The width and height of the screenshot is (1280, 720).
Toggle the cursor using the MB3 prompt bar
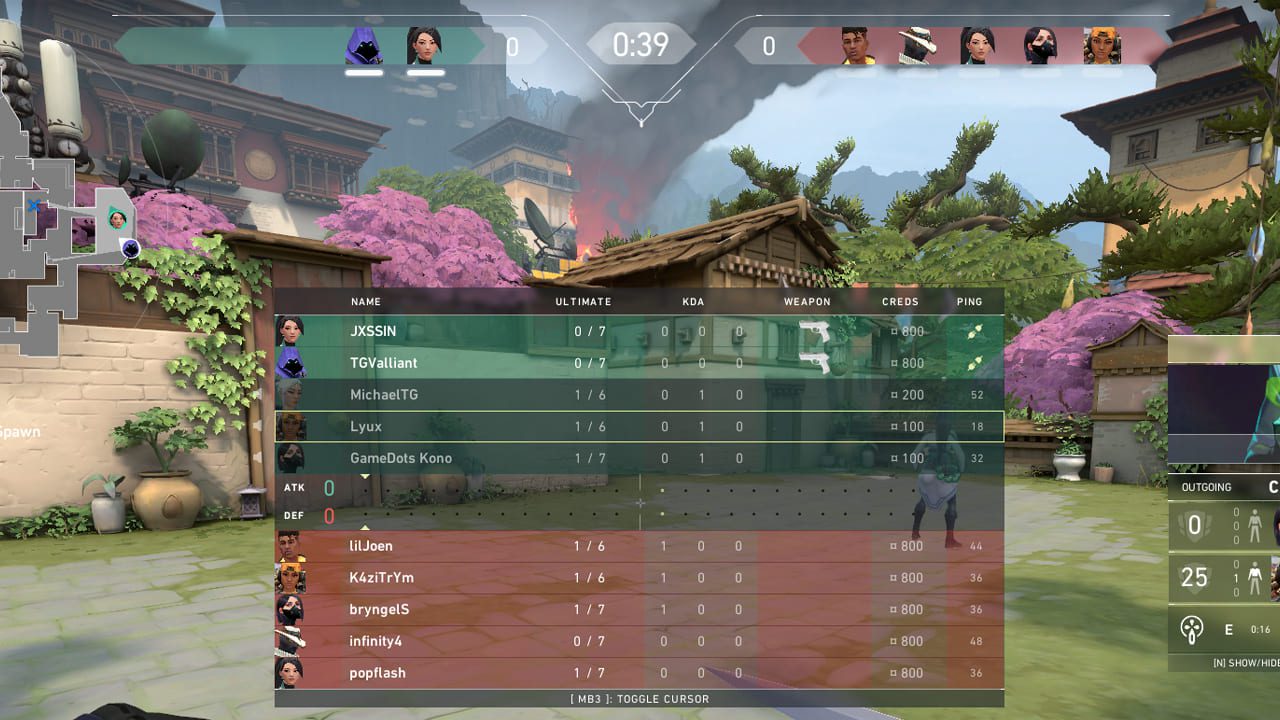coord(640,699)
